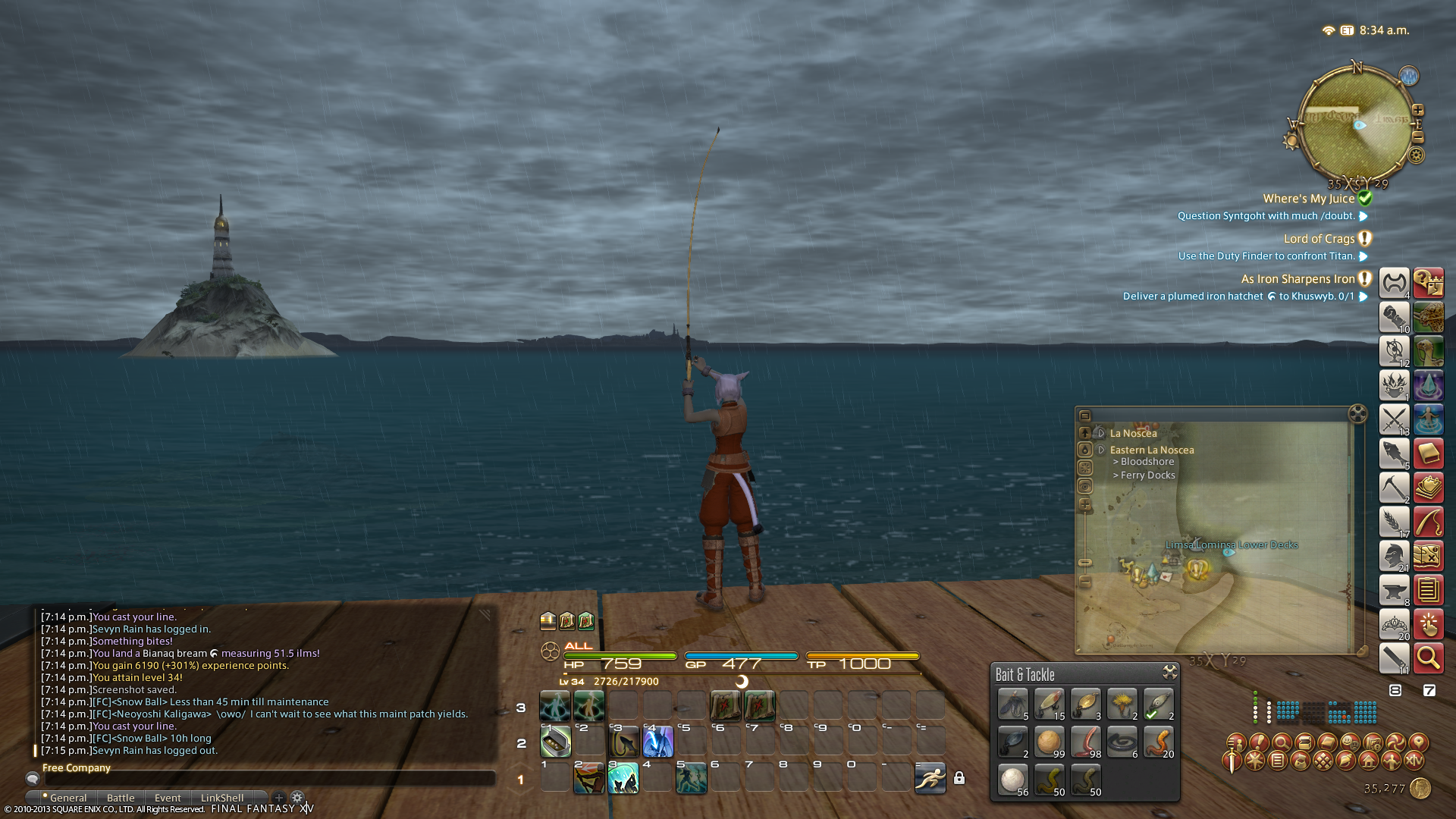Close the area map window
Viewport: 1456px width, 819px height.
coord(1357,413)
